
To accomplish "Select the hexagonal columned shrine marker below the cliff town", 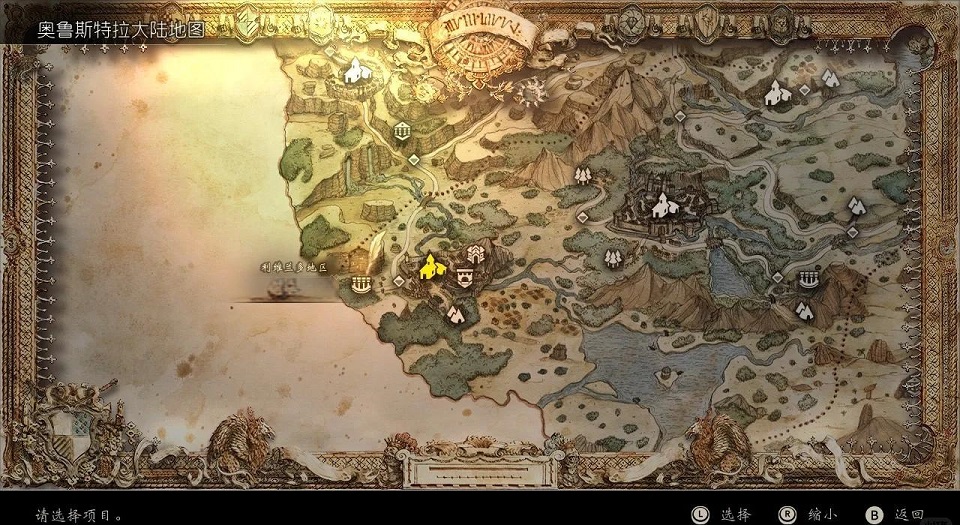I will tap(401, 131).
